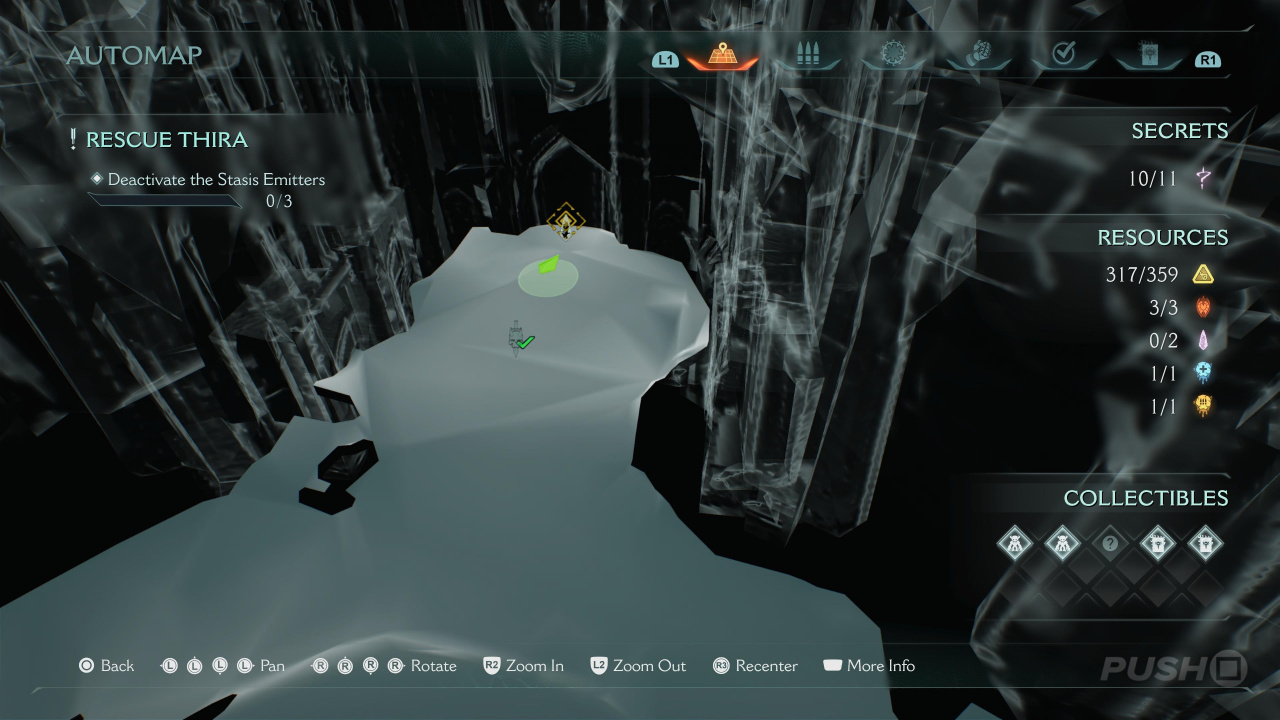
Task: Open the spiked saw blade tab
Action: pos(893,56)
